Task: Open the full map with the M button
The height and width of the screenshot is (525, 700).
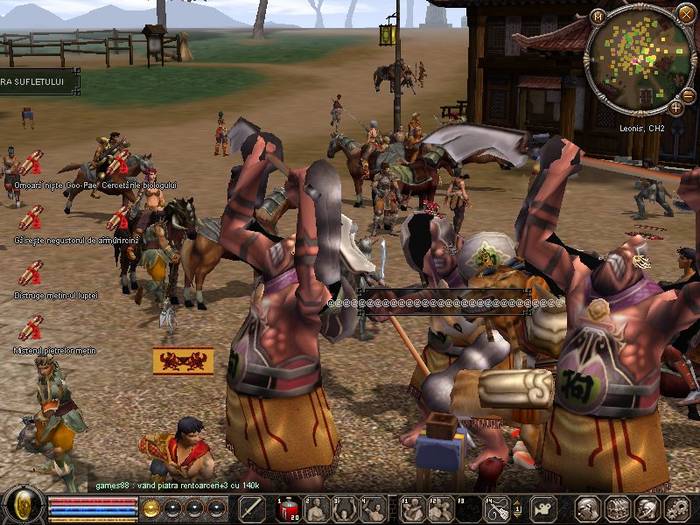Action: (x=598, y=16)
